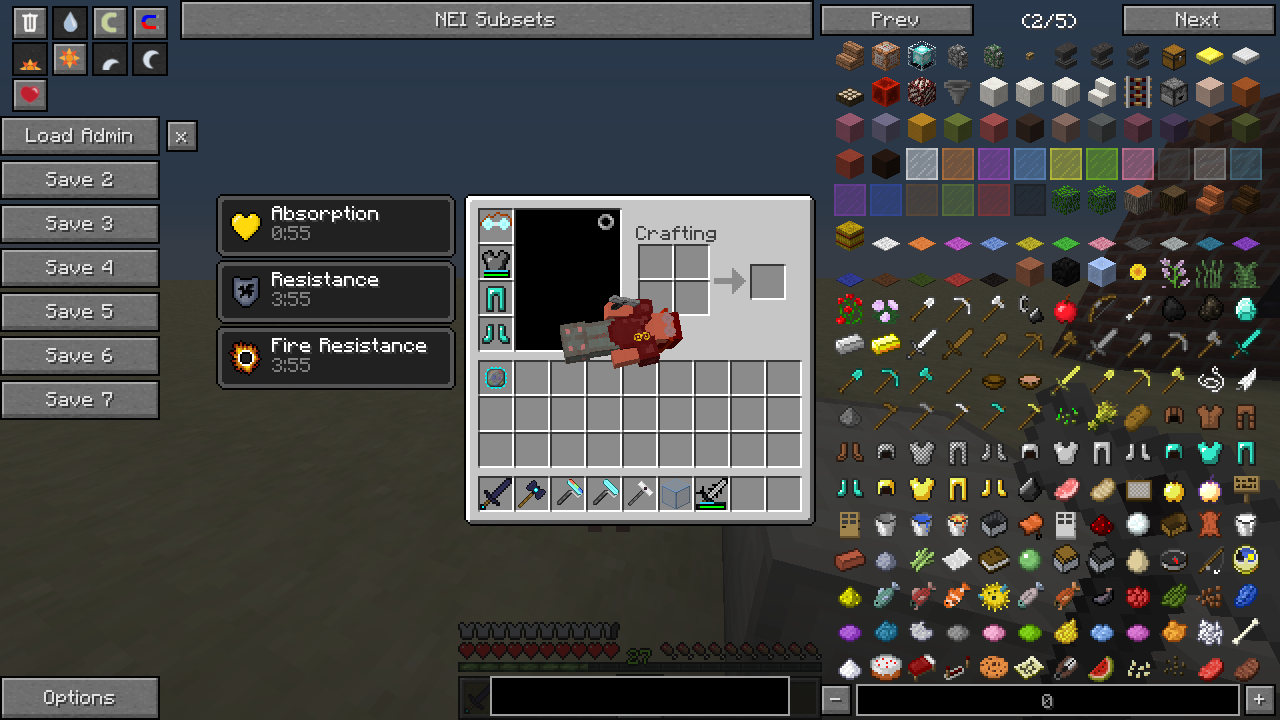
Task: Set time to noon with sun icon
Action: (70, 59)
